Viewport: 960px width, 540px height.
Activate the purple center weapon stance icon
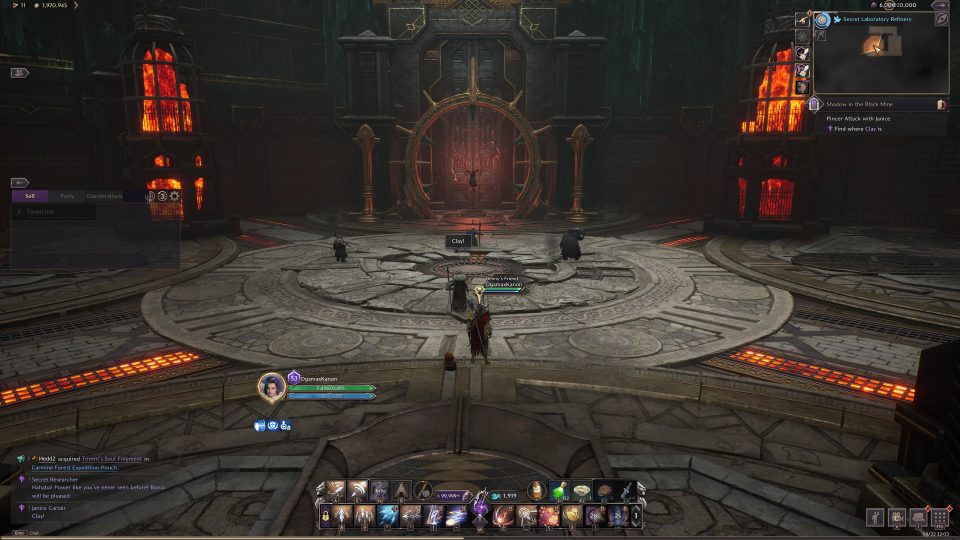click(480, 508)
